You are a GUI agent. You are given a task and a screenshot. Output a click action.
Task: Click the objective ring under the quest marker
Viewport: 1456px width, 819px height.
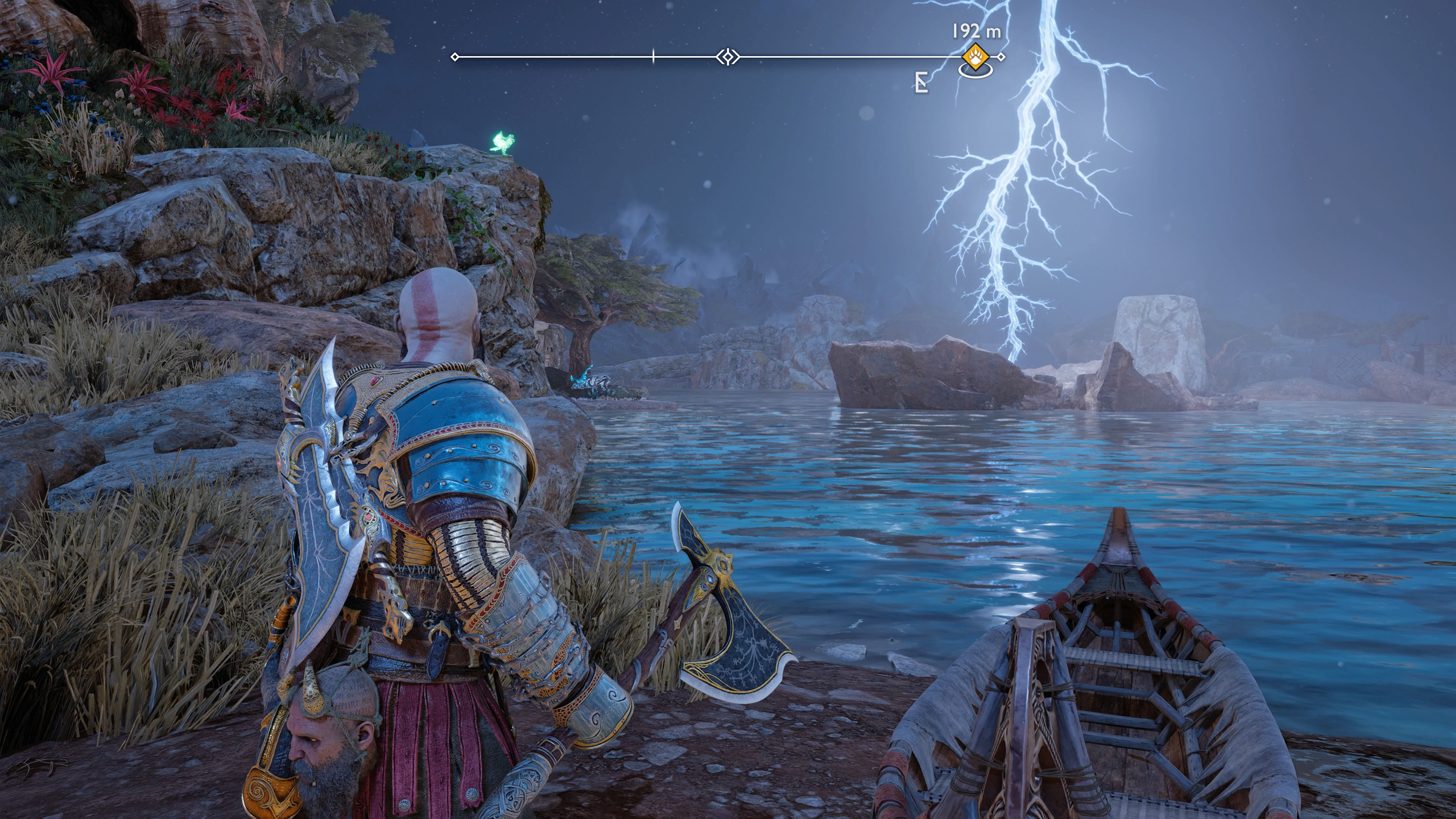[976, 74]
